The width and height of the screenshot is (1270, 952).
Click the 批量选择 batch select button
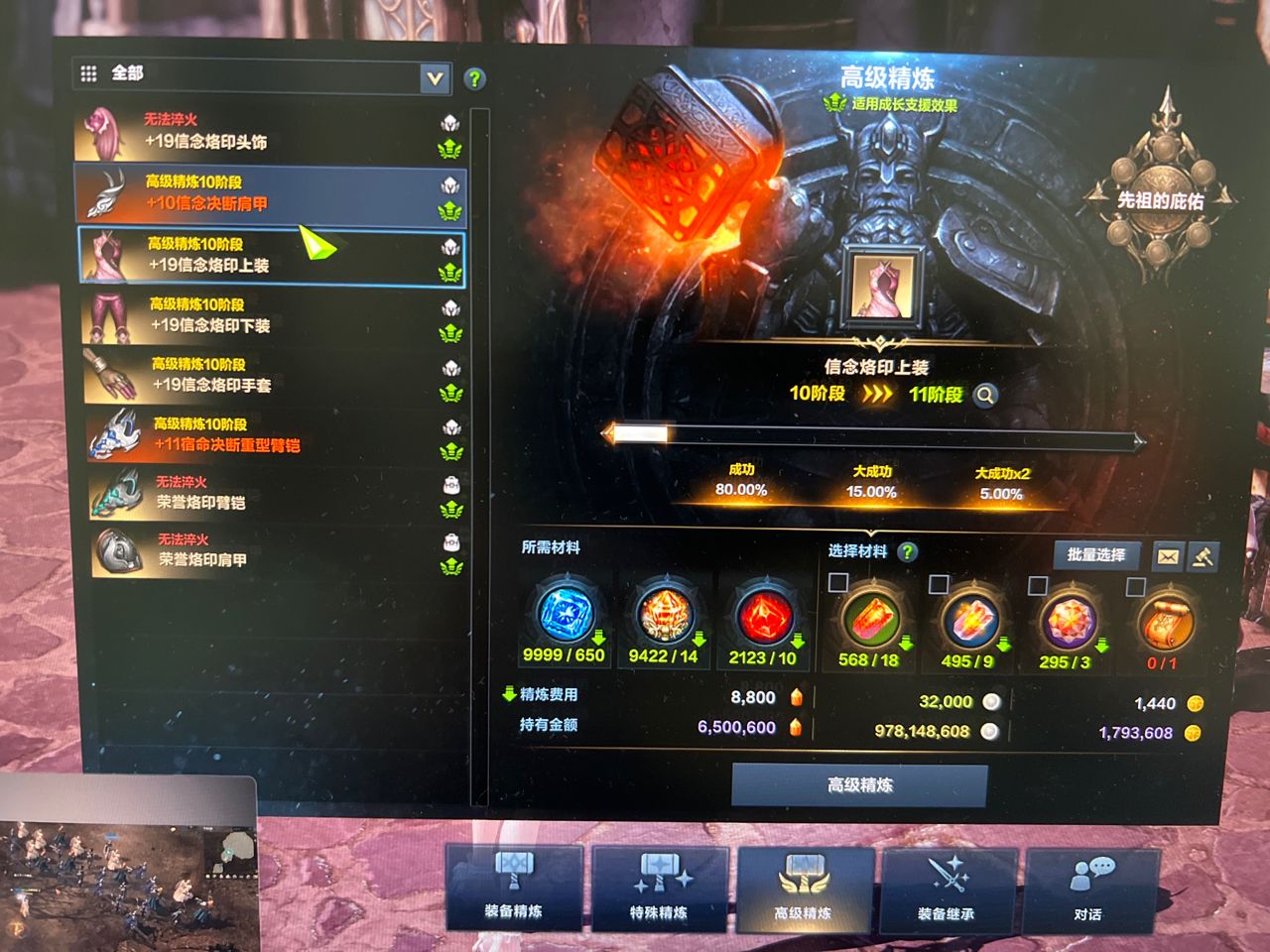[x=1096, y=554]
